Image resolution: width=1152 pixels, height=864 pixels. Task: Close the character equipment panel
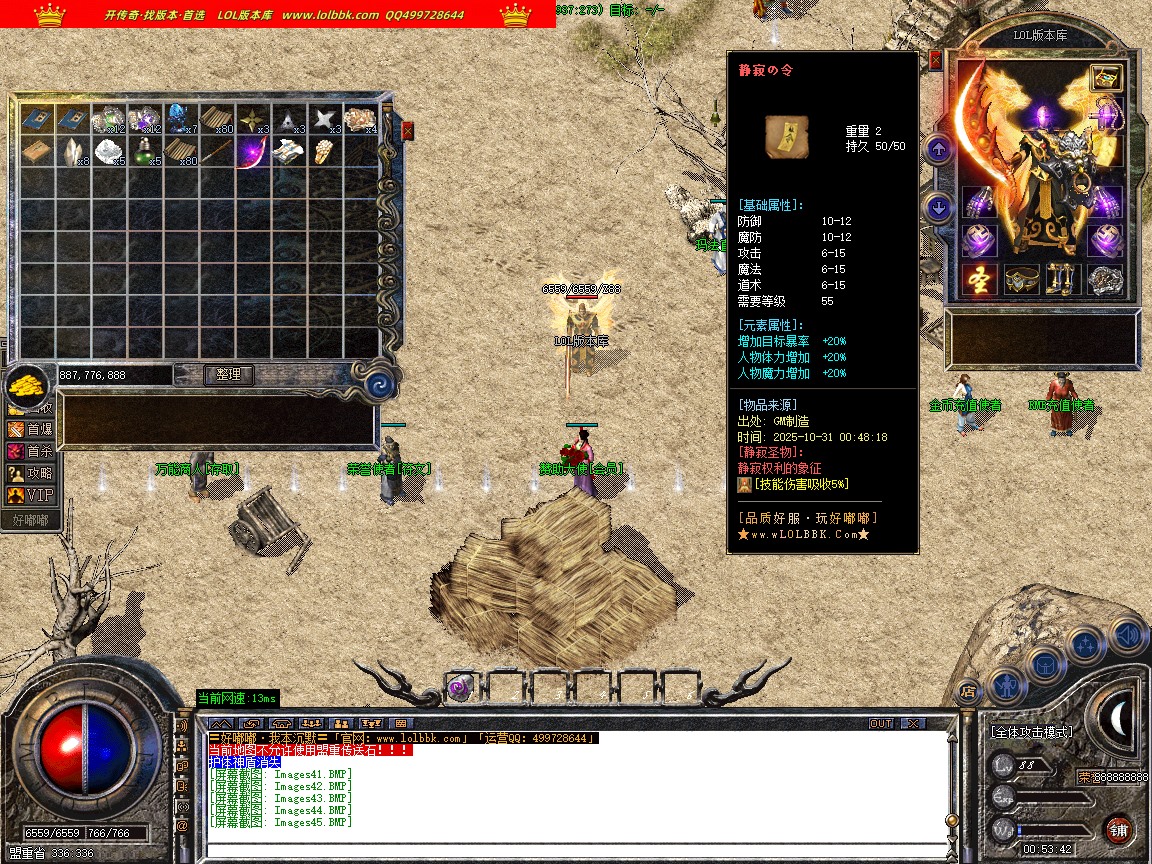coord(935,60)
